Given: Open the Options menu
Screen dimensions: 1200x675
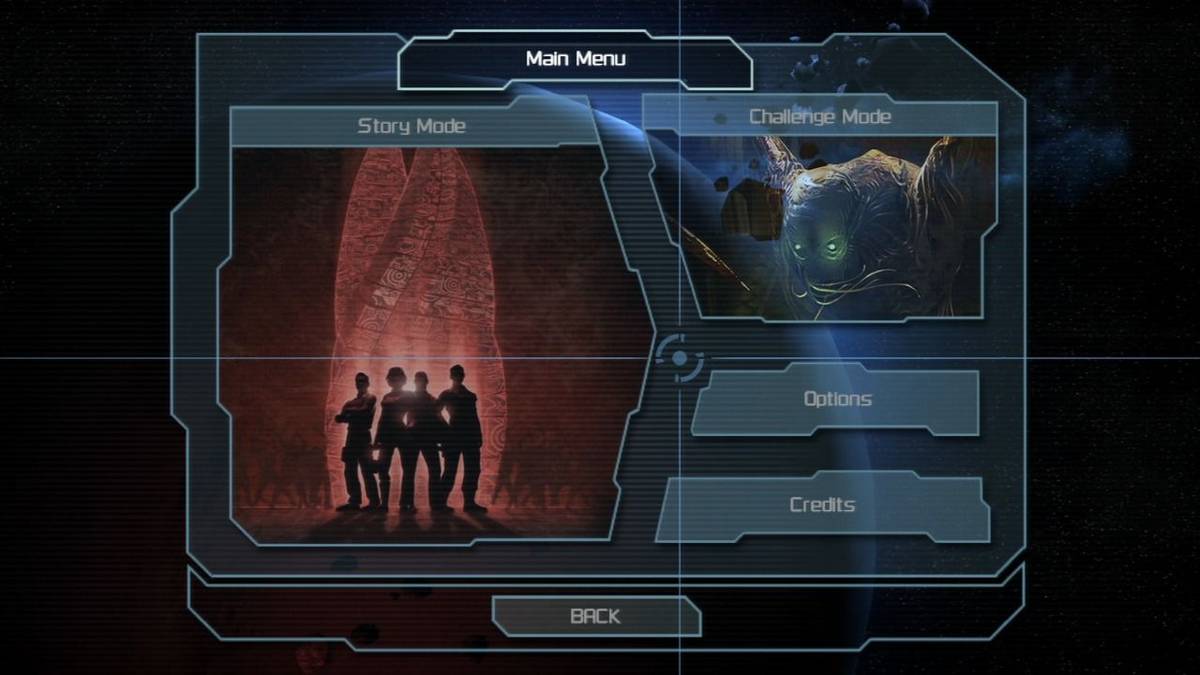Looking at the screenshot, I should coord(837,400).
